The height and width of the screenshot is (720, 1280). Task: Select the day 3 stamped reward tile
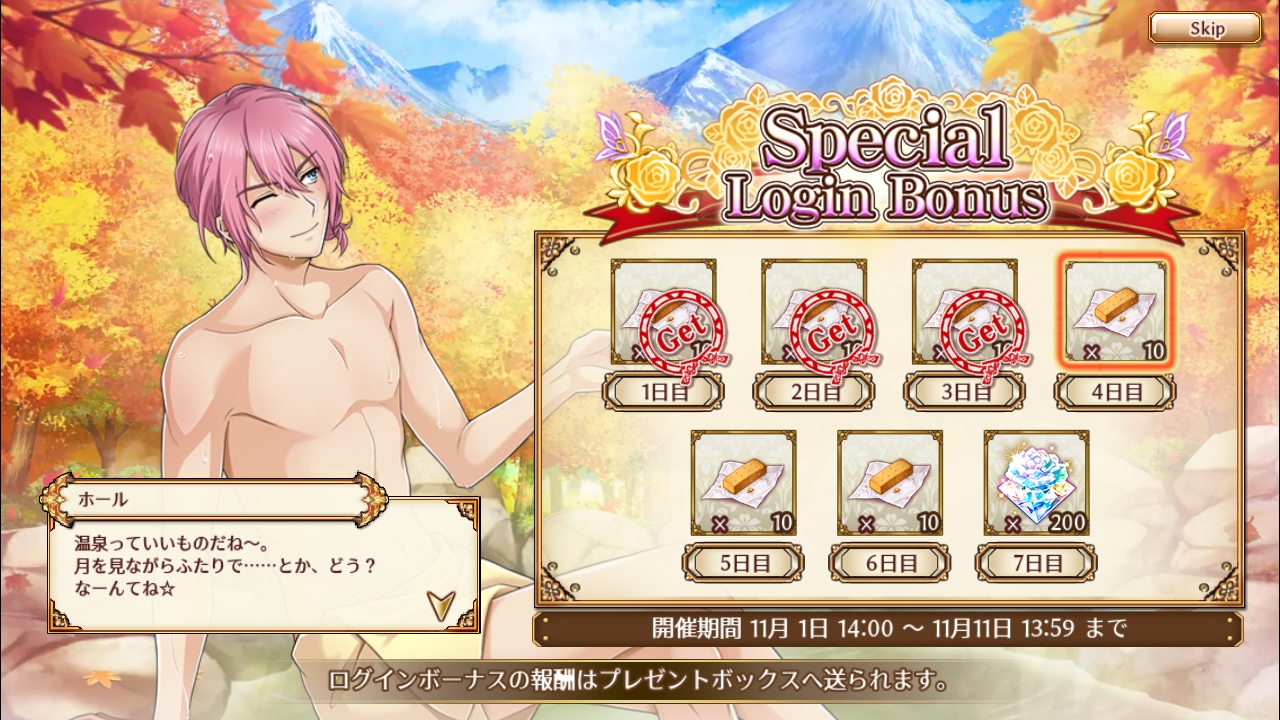click(x=964, y=313)
